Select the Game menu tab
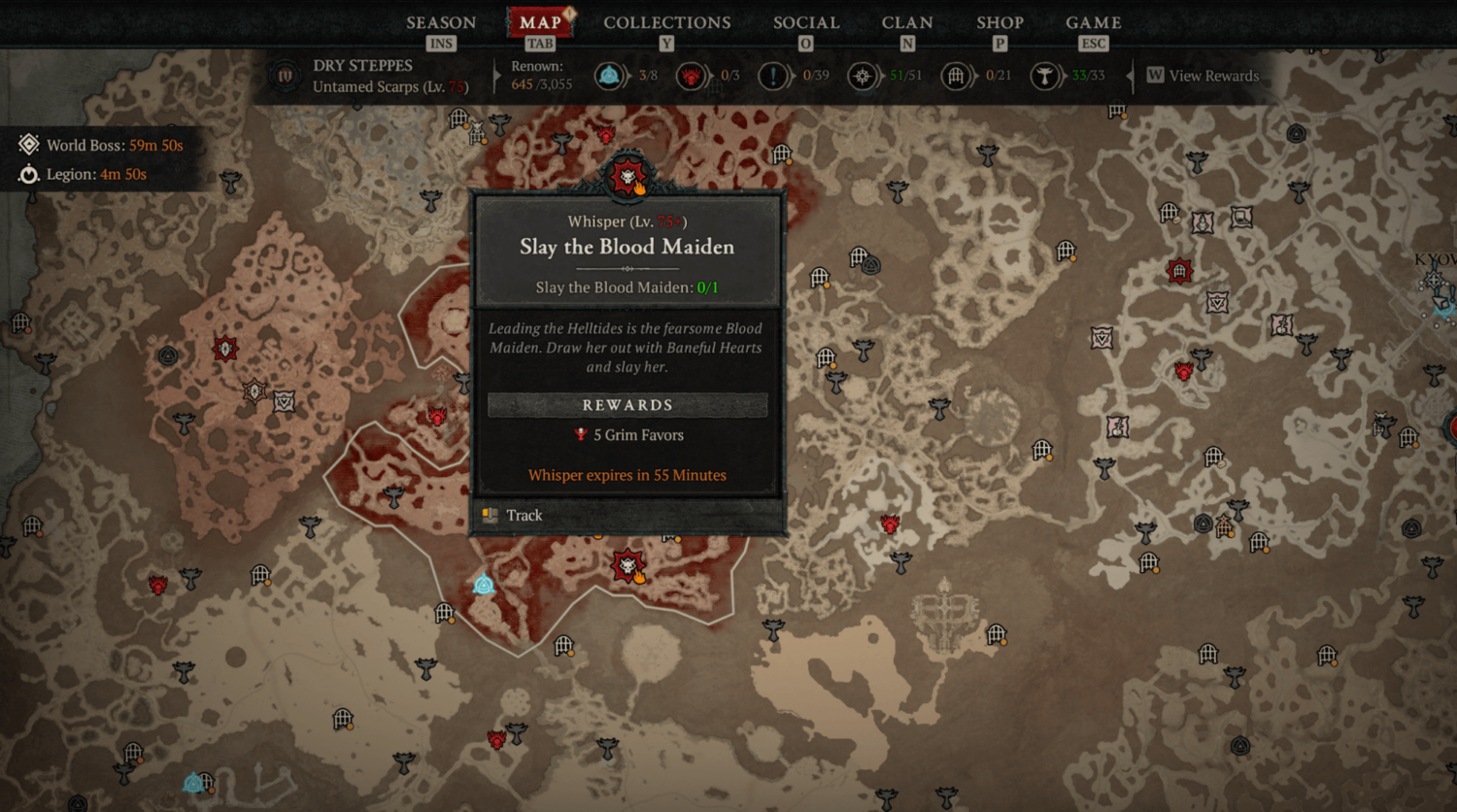This screenshot has width=1457, height=812. (1093, 22)
